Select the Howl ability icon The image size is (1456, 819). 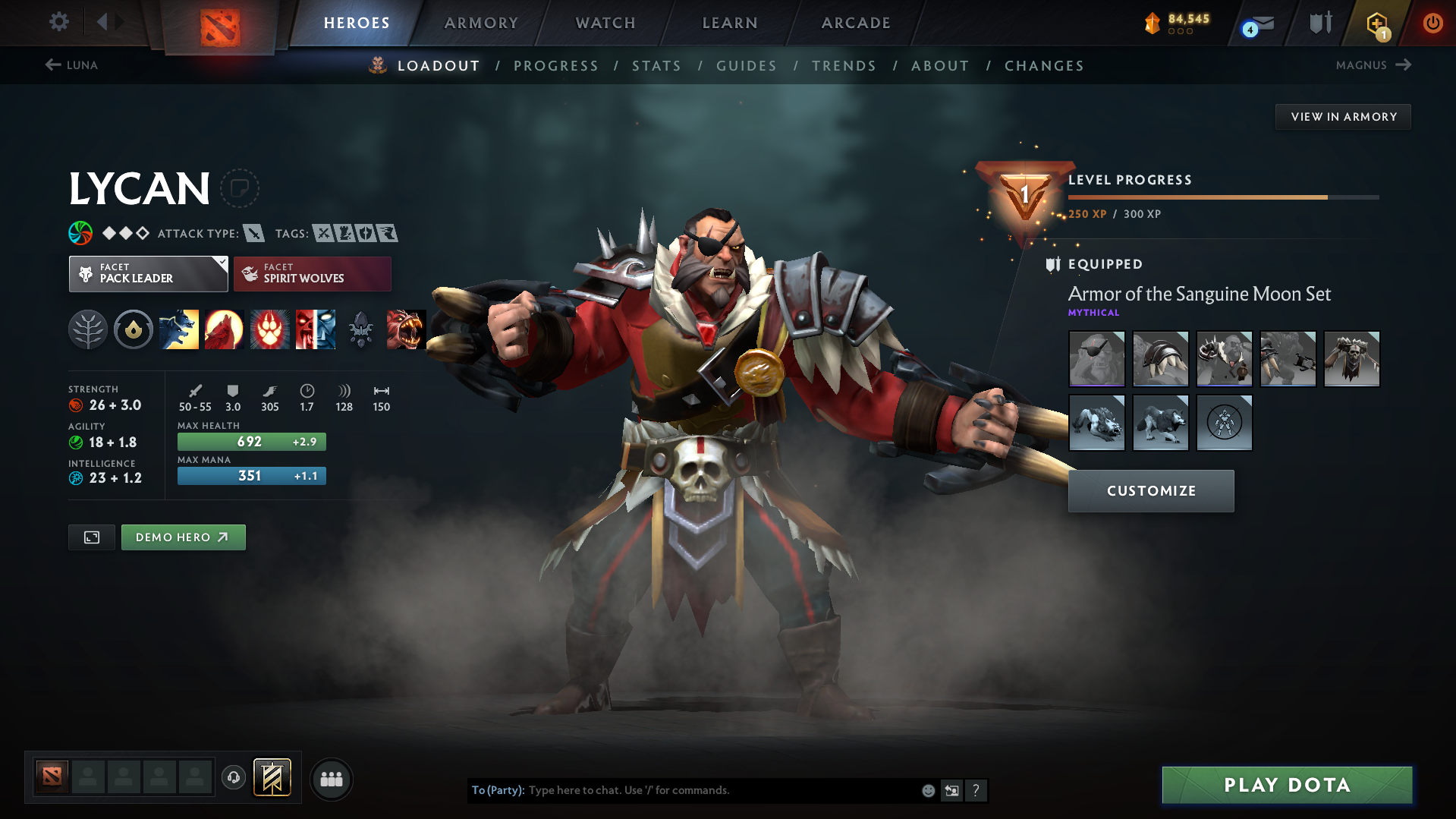(x=225, y=329)
